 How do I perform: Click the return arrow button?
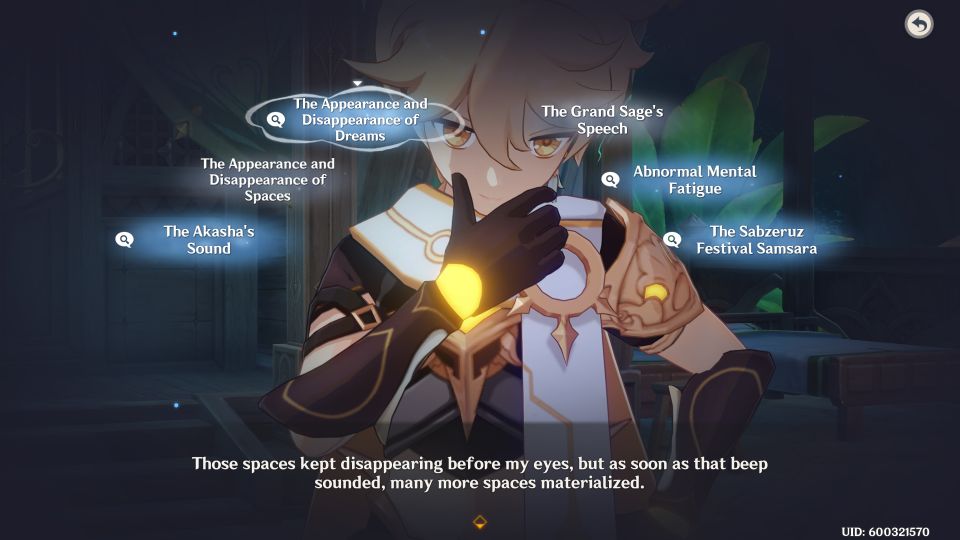click(918, 24)
